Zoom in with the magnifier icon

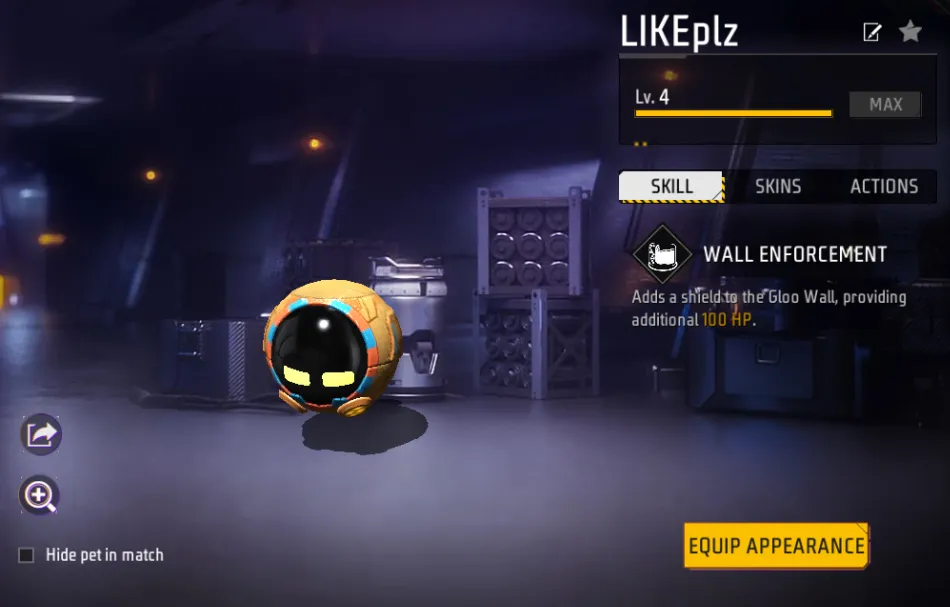click(x=41, y=495)
